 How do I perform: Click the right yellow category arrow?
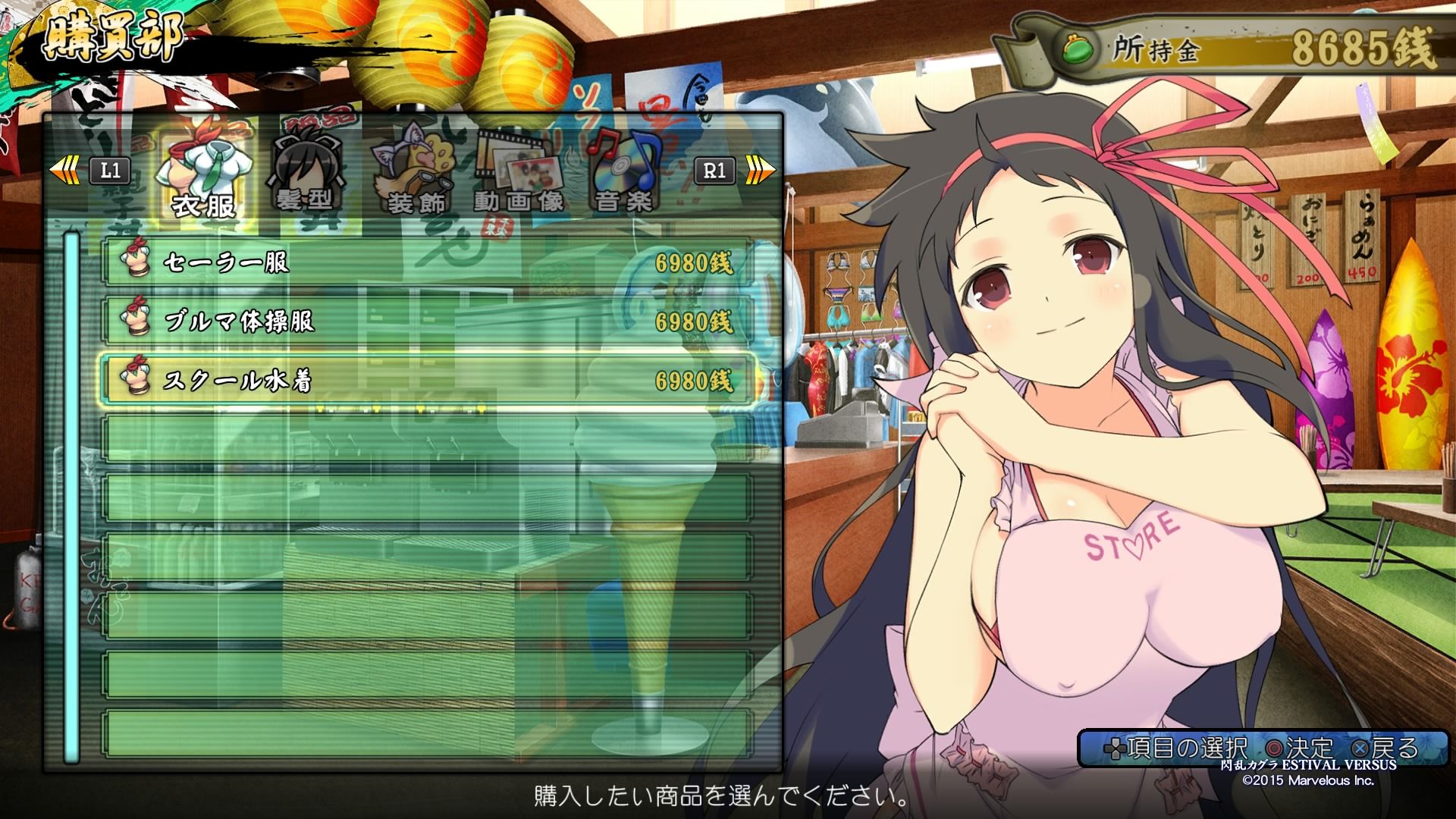[760, 170]
